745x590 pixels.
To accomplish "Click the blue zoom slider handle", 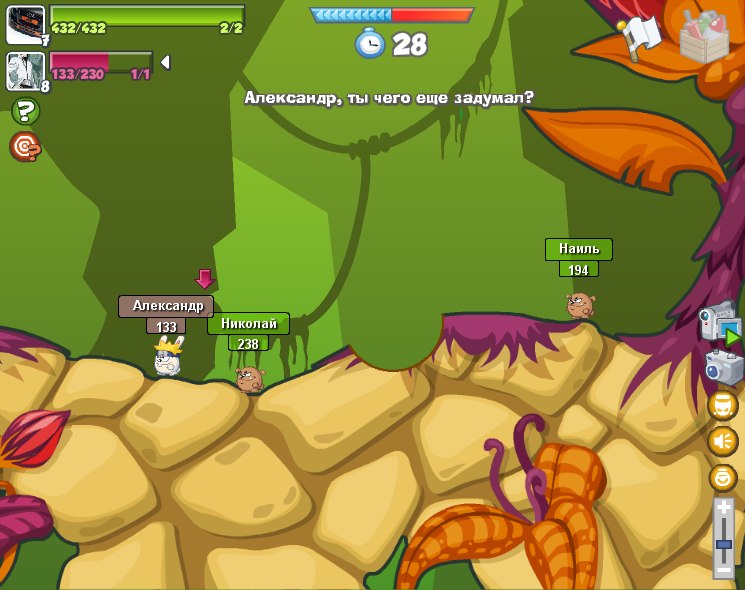I will pos(724,545).
